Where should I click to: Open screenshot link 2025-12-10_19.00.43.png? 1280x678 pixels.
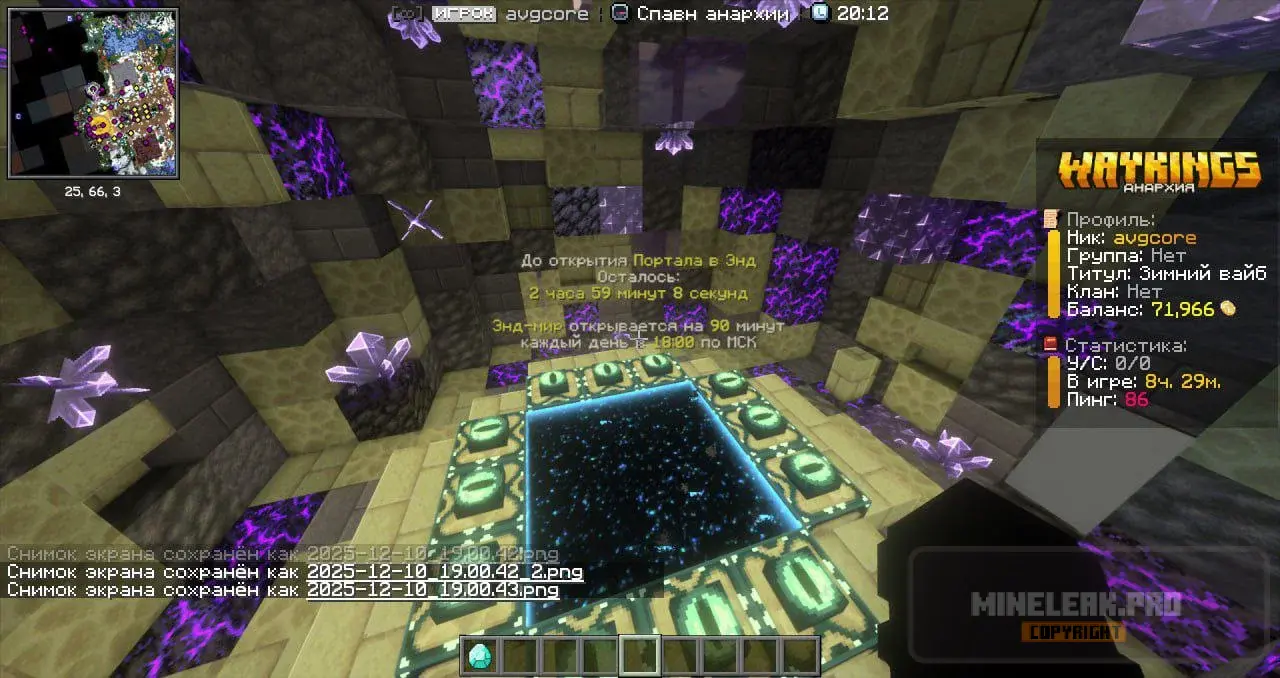point(432,589)
